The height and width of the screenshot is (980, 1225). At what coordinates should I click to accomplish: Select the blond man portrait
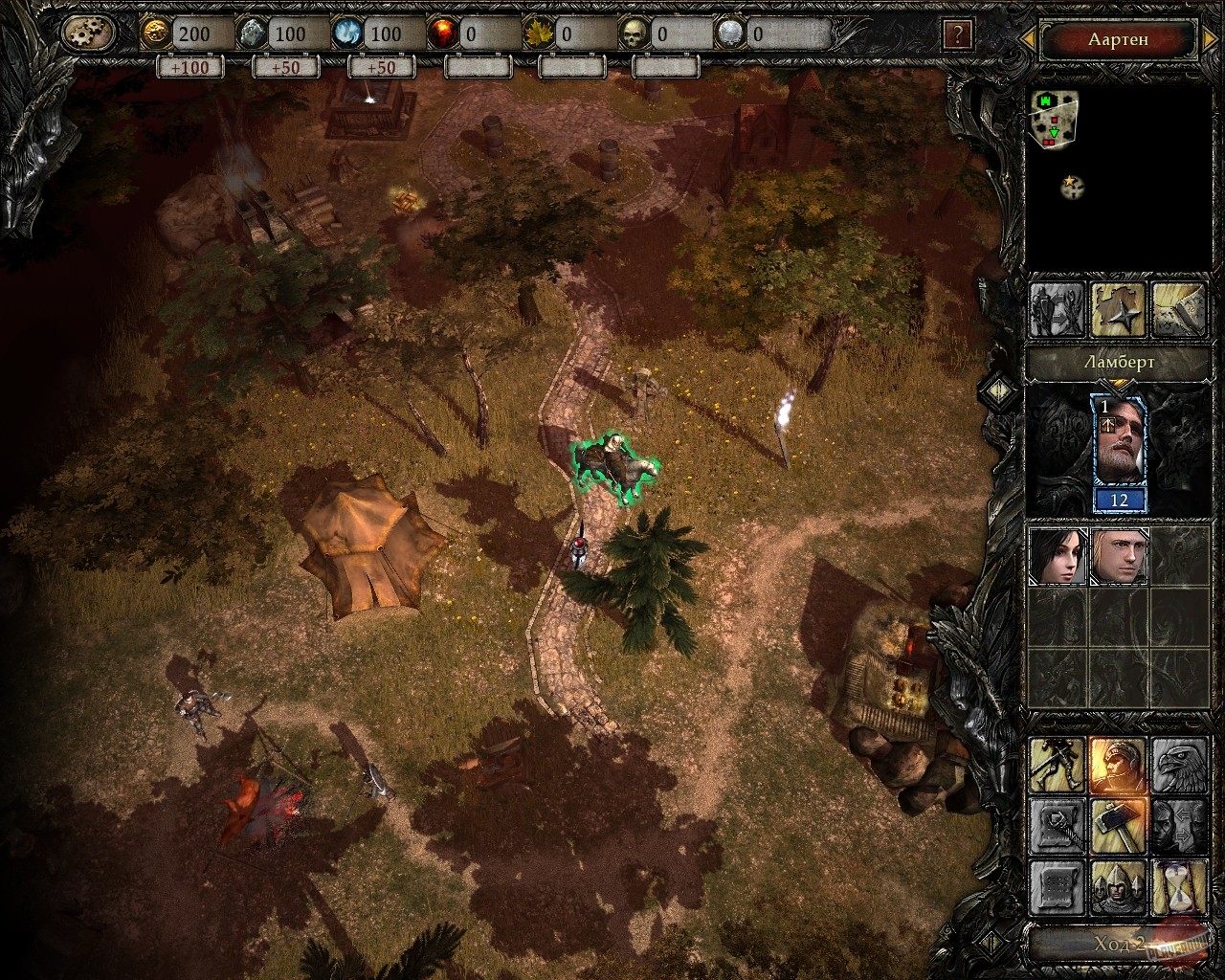click(1118, 555)
